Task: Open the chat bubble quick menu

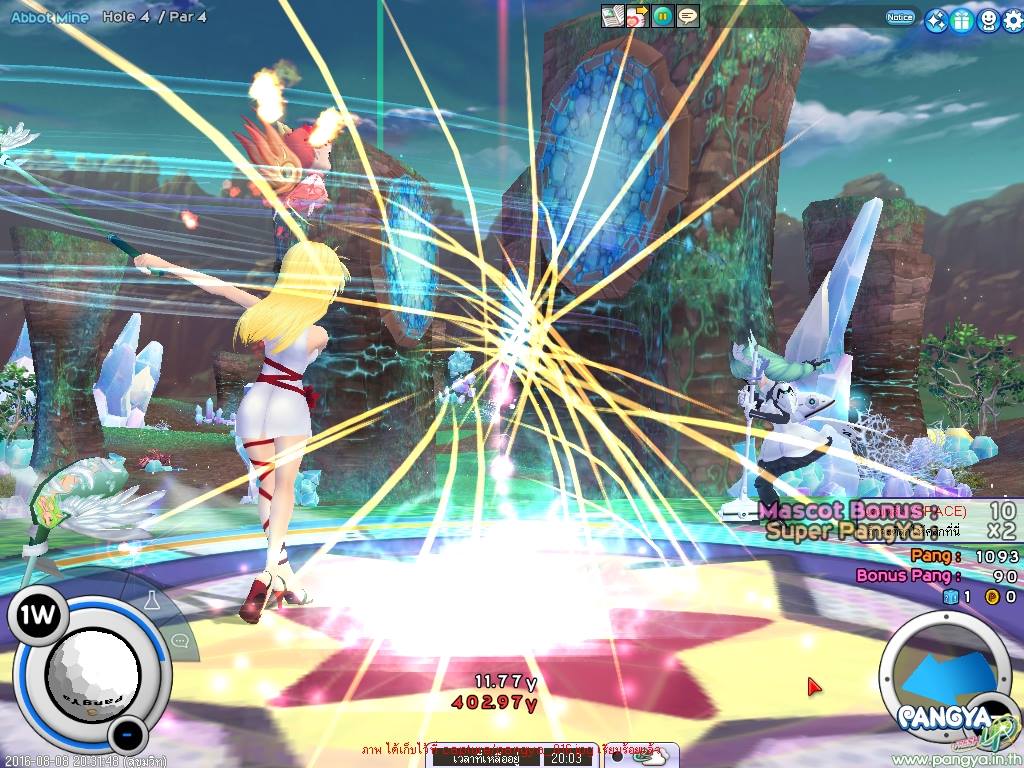Action: 180,641
